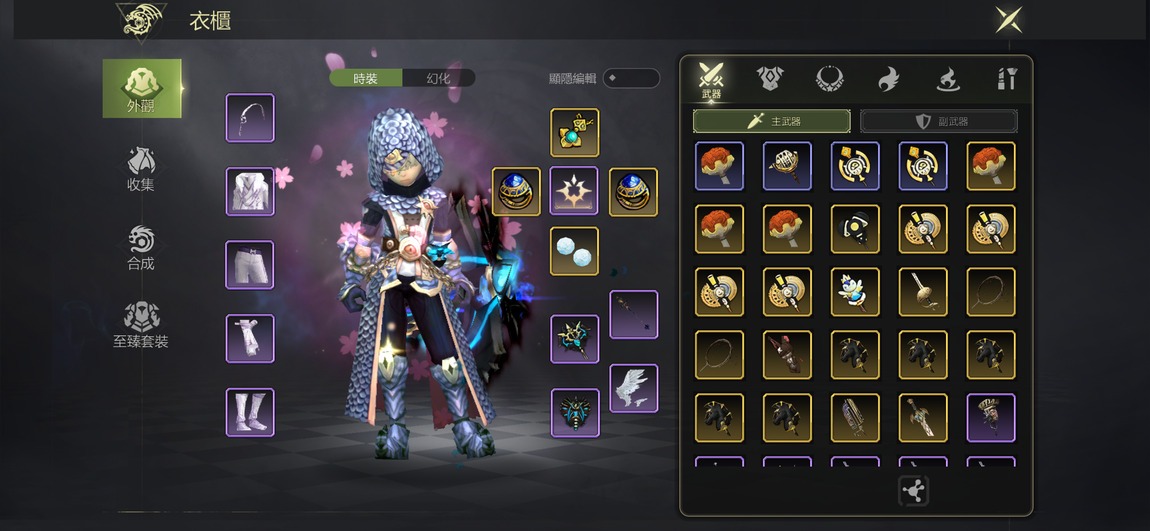Select the 主武器 main weapon tab
This screenshot has width=1150, height=531.
point(771,121)
